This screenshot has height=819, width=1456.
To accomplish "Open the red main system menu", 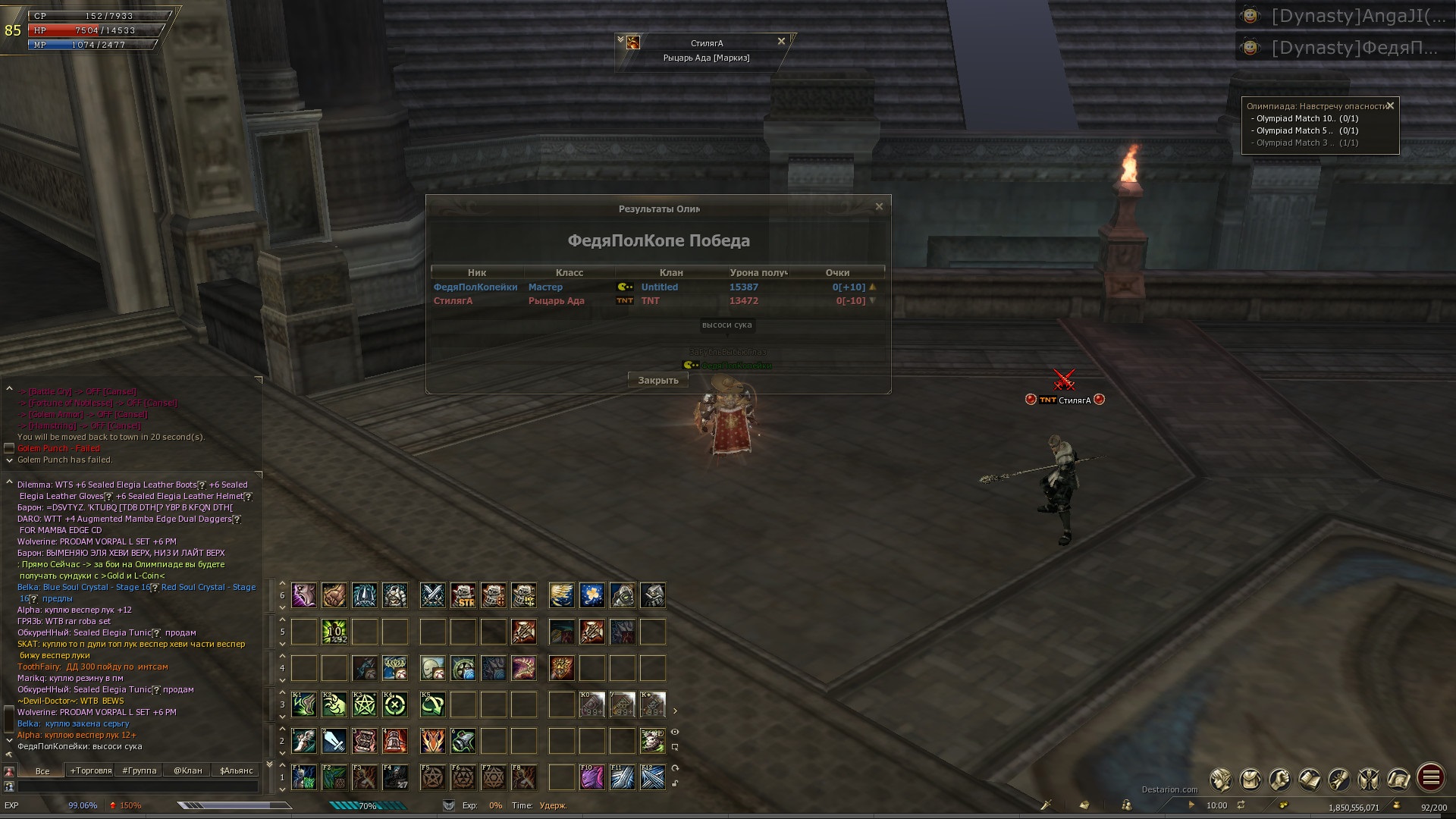I will tap(1430, 777).
